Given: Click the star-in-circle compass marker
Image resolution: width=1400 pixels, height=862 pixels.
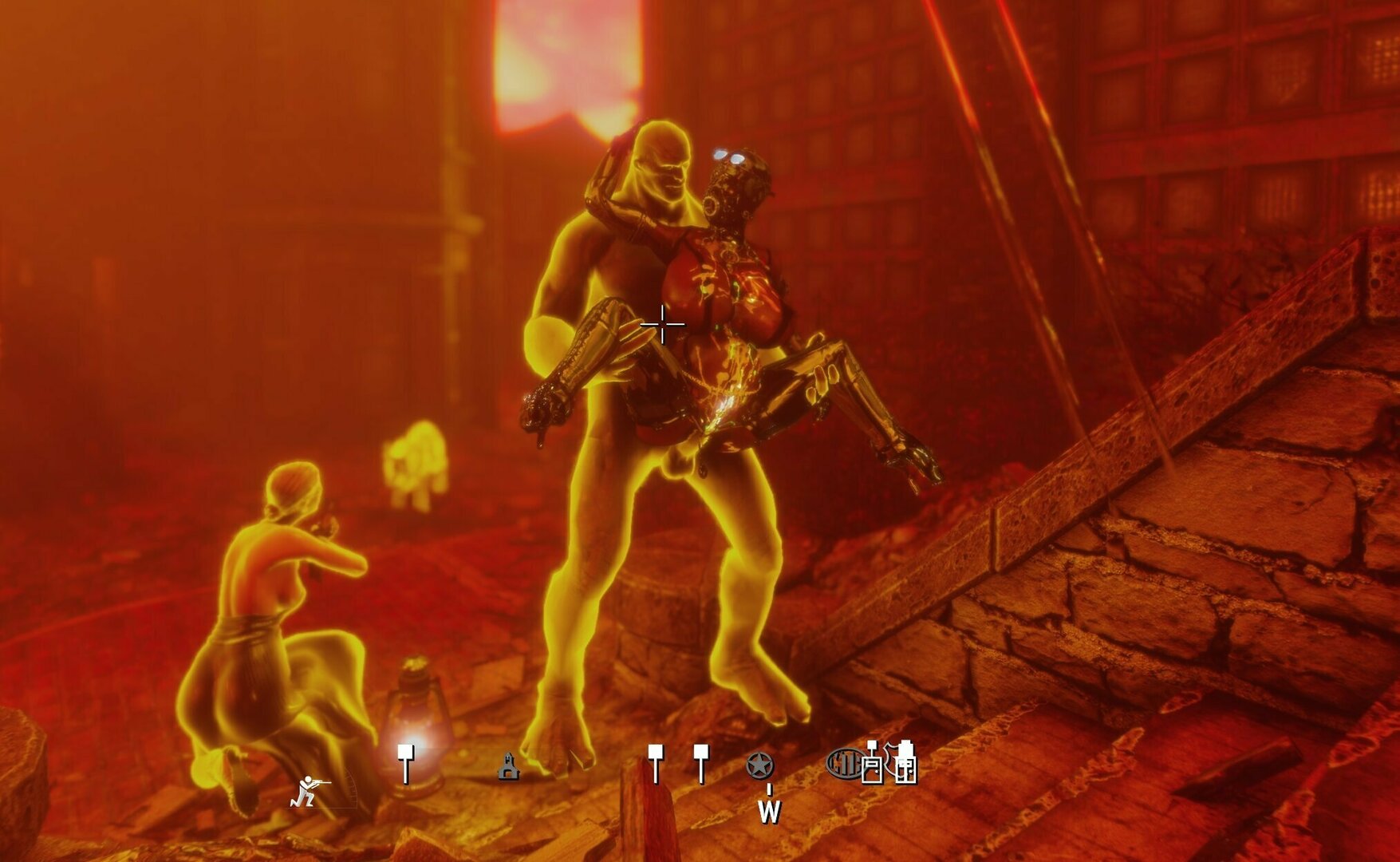Looking at the screenshot, I should pos(759,765).
